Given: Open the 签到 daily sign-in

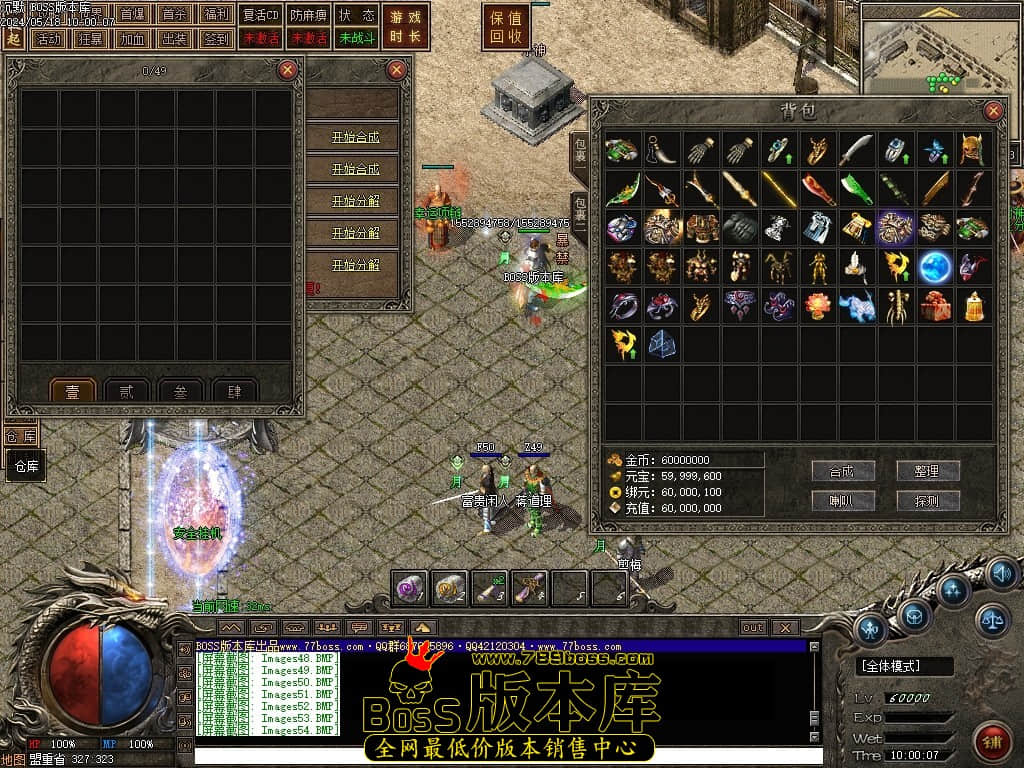Looking at the screenshot, I should click(x=216, y=39).
